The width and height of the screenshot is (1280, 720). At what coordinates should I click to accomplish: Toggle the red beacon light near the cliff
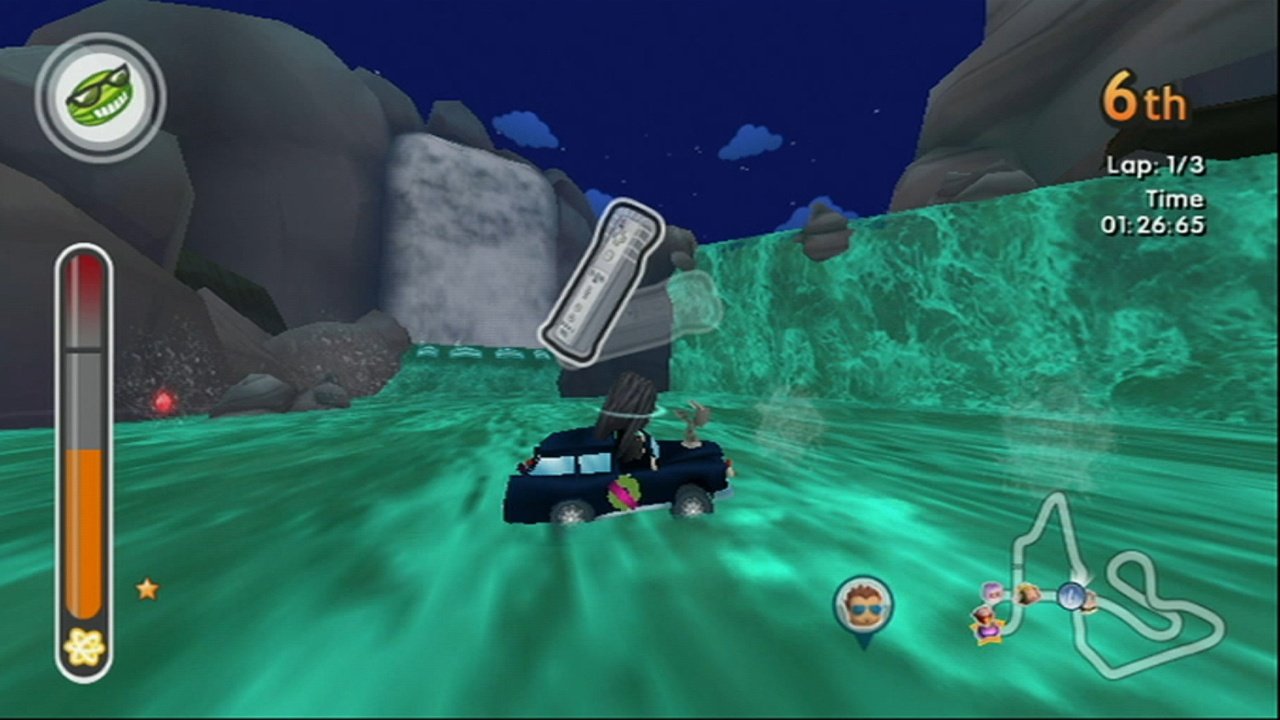click(x=163, y=403)
